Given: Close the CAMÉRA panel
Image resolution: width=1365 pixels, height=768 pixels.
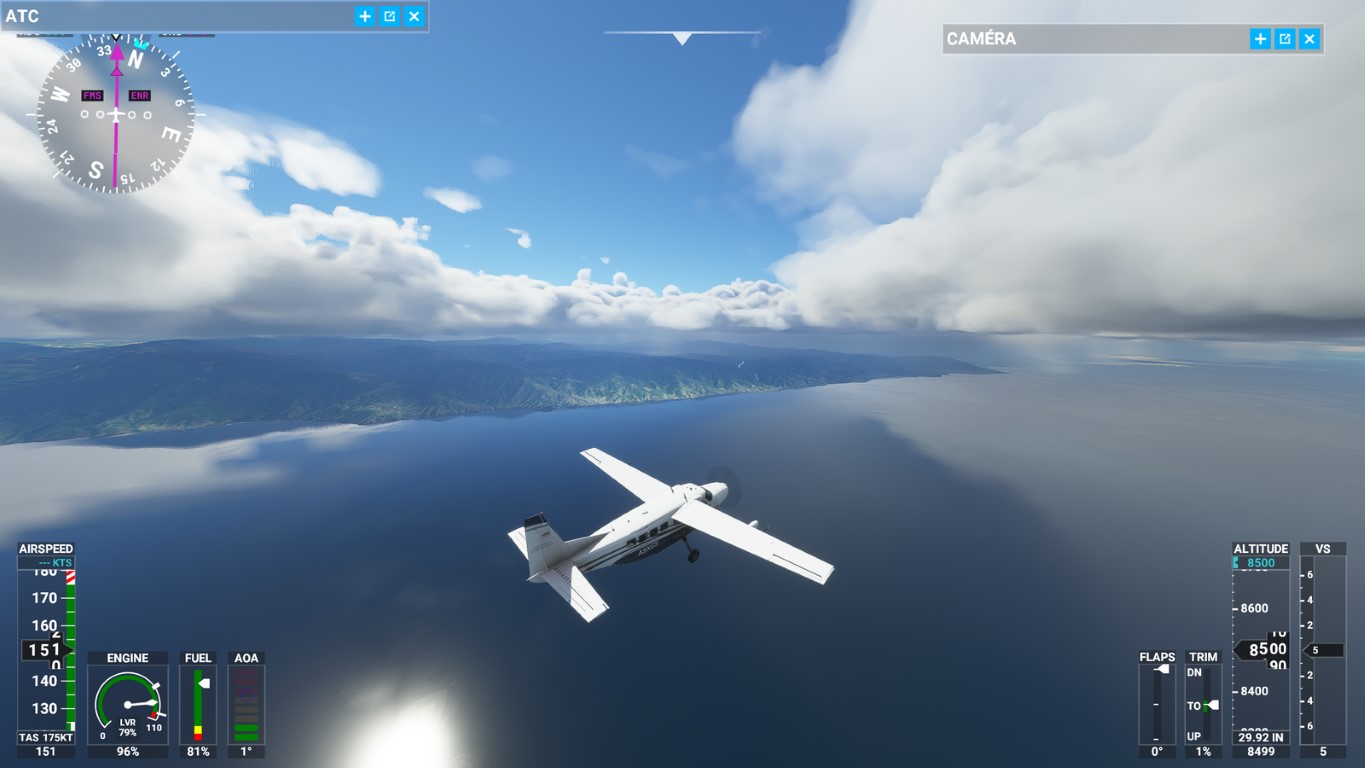Looking at the screenshot, I should coord(1309,39).
